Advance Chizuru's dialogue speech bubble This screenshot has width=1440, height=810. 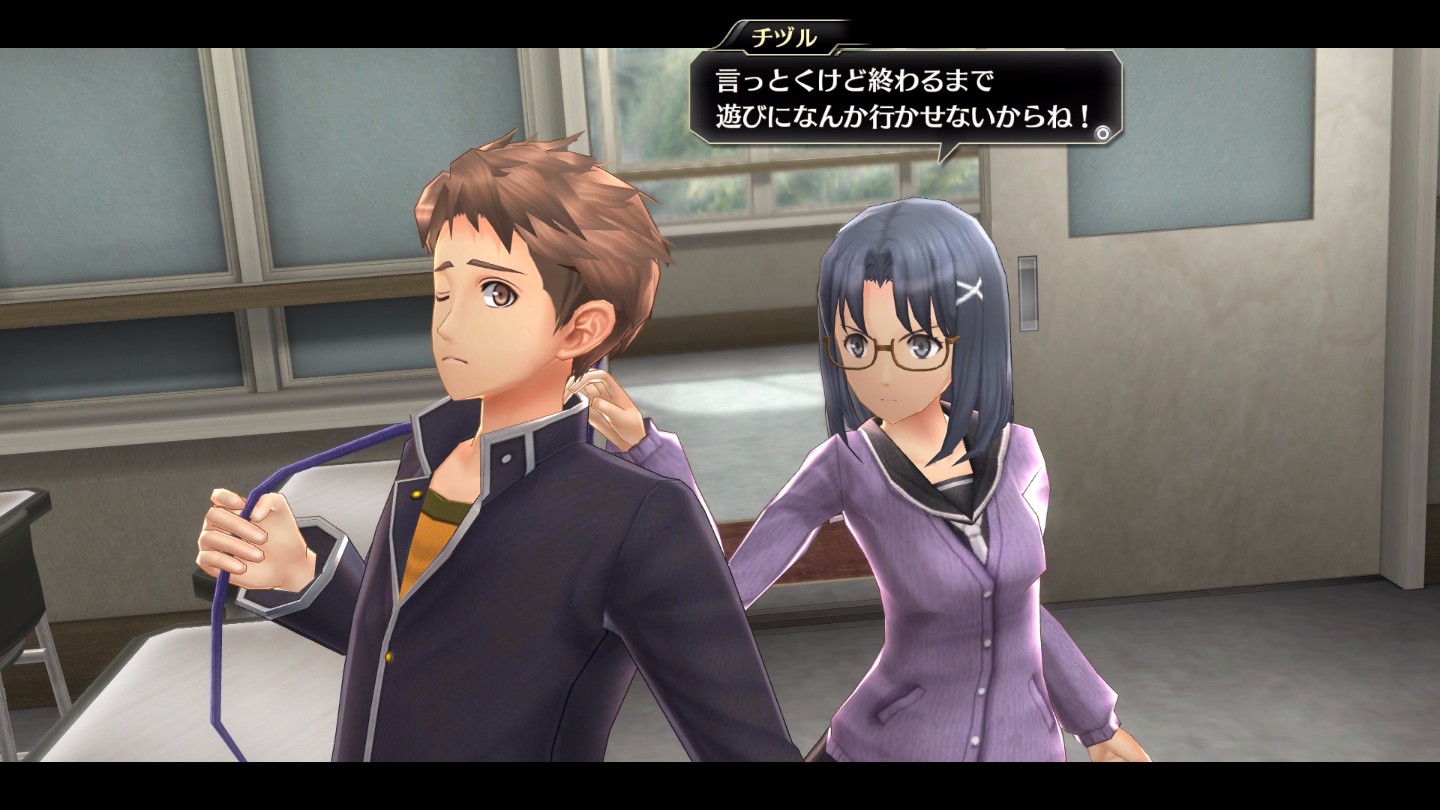903,98
